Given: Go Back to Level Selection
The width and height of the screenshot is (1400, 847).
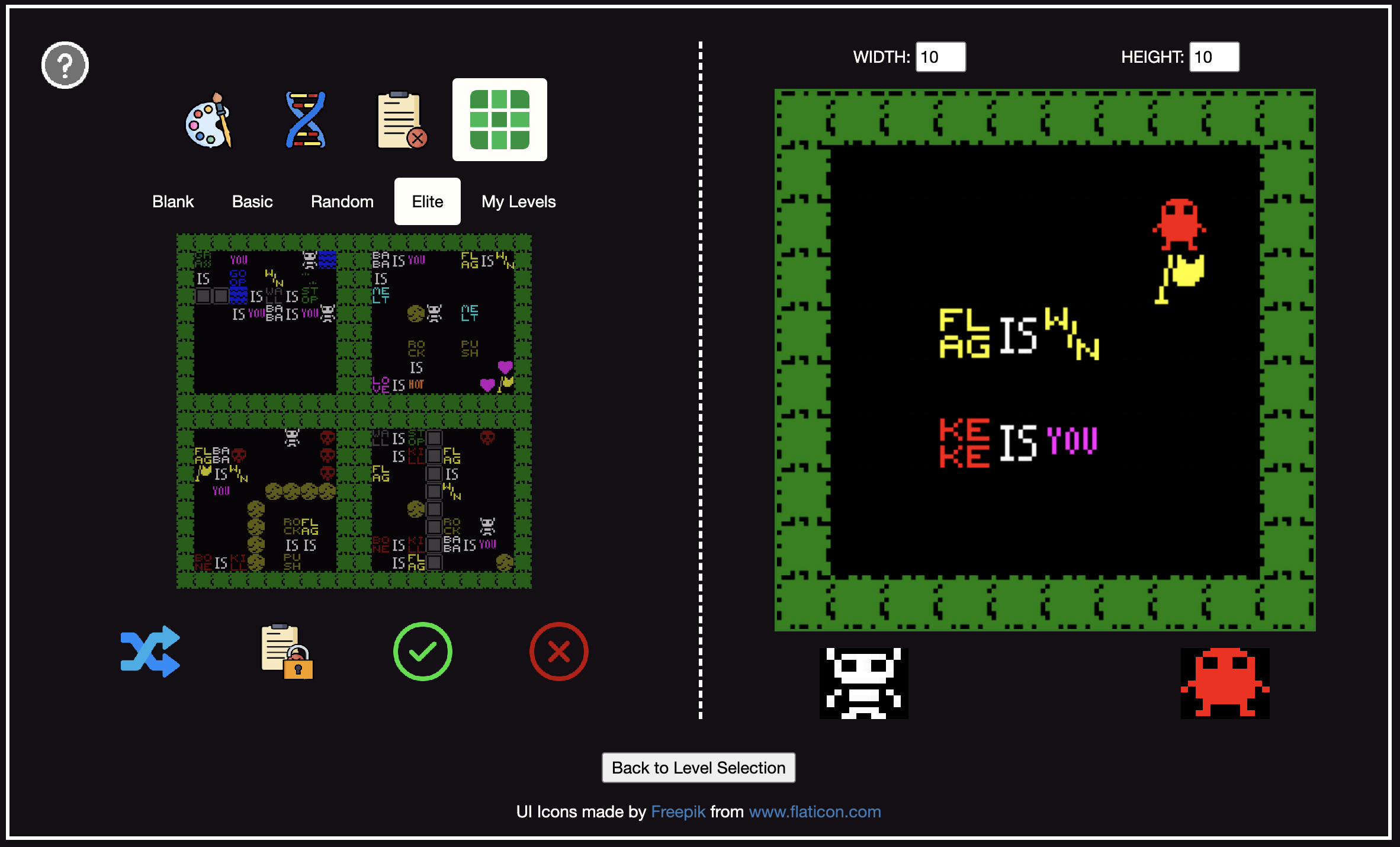Looking at the screenshot, I should tap(699, 768).
